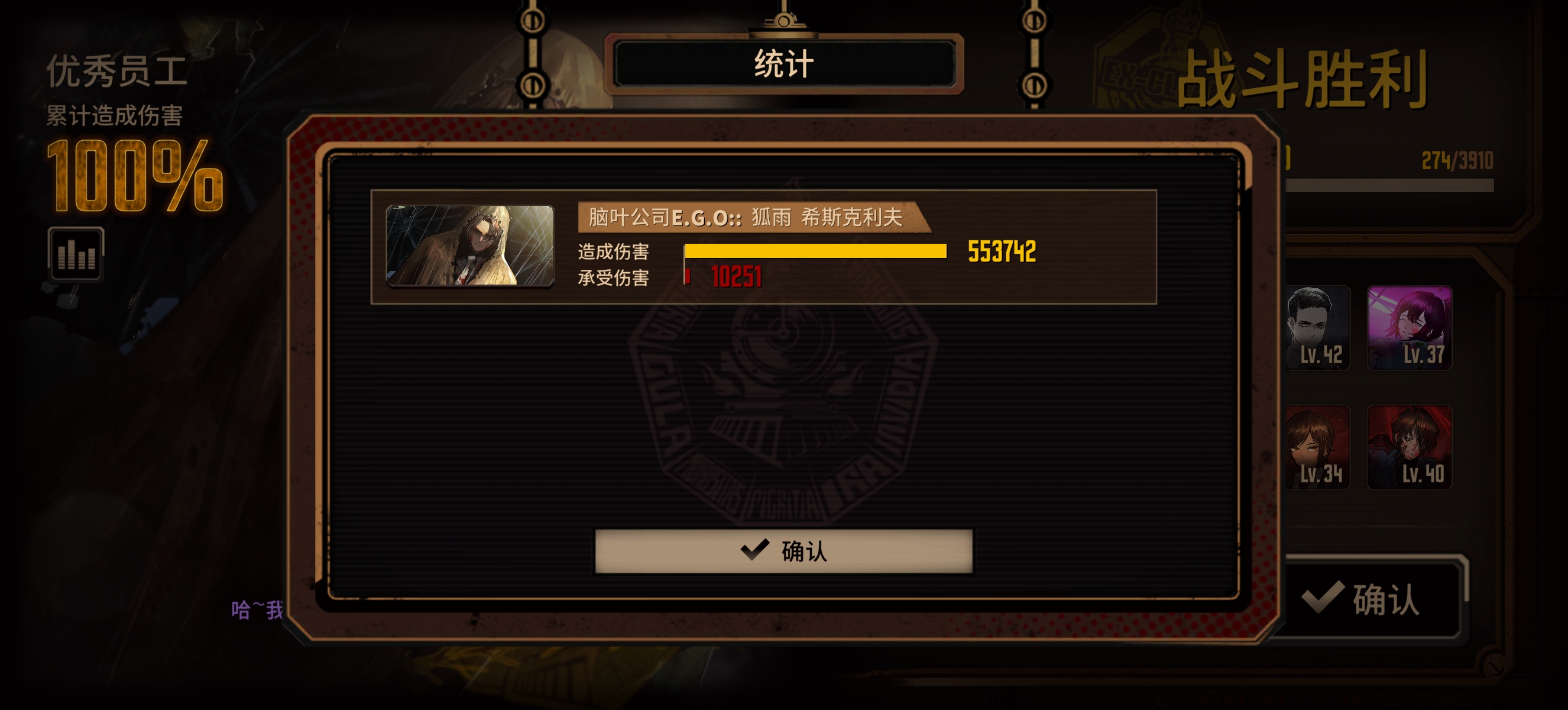1568x710 pixels.
Task: Click the 确认 button inside the statistics panel
Action: point(784,553)
